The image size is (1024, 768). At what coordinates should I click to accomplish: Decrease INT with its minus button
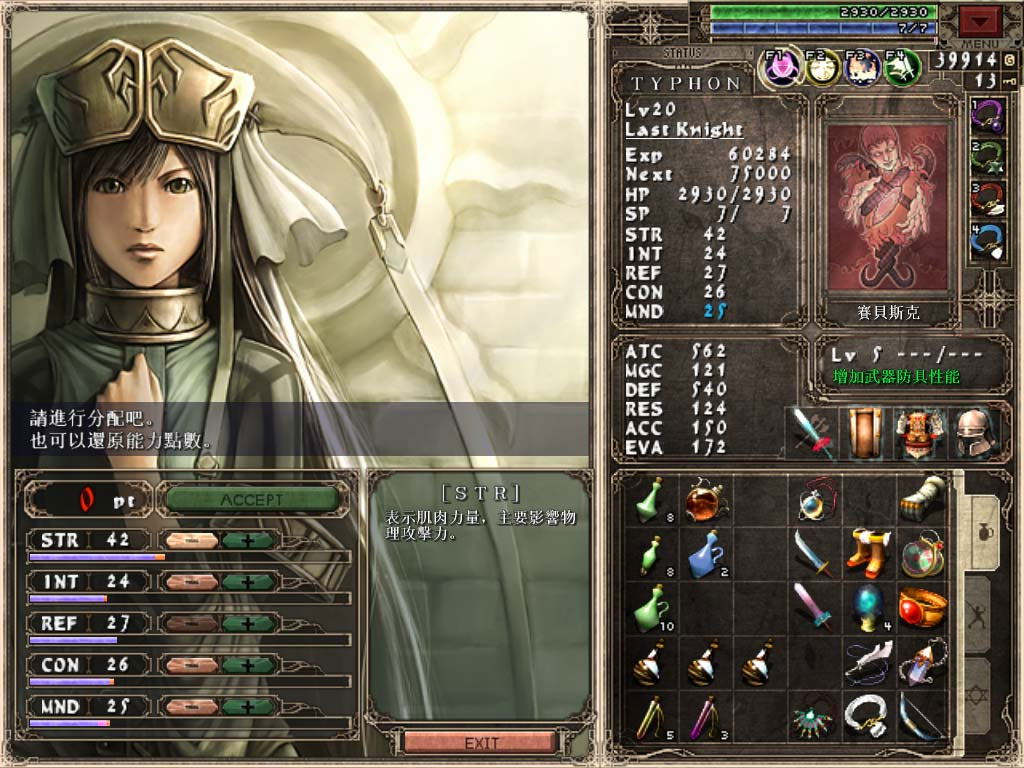pyautogui.click(x=192, y=582)
